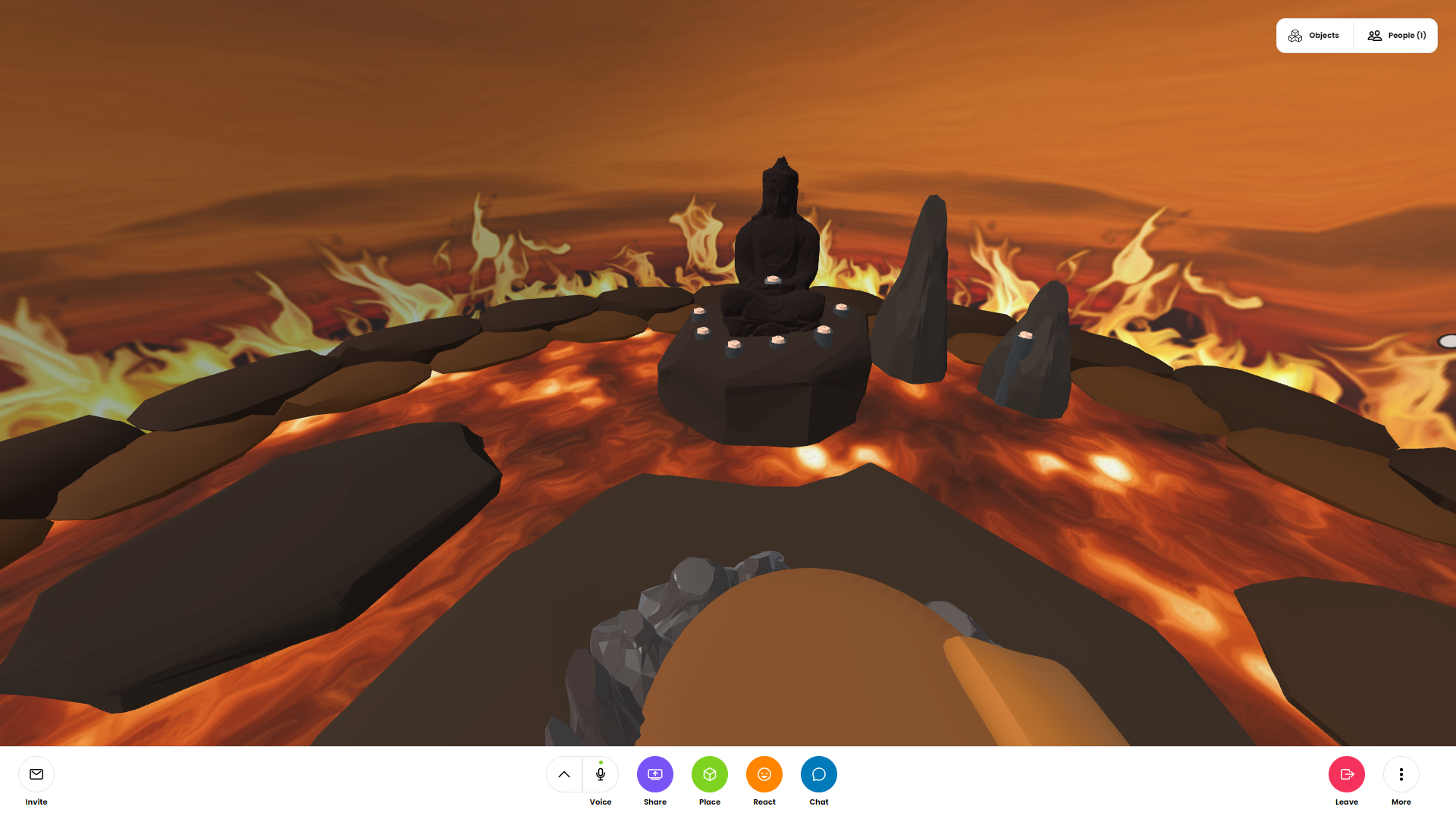Expand the voice options arrow

[x=564, y=774]
